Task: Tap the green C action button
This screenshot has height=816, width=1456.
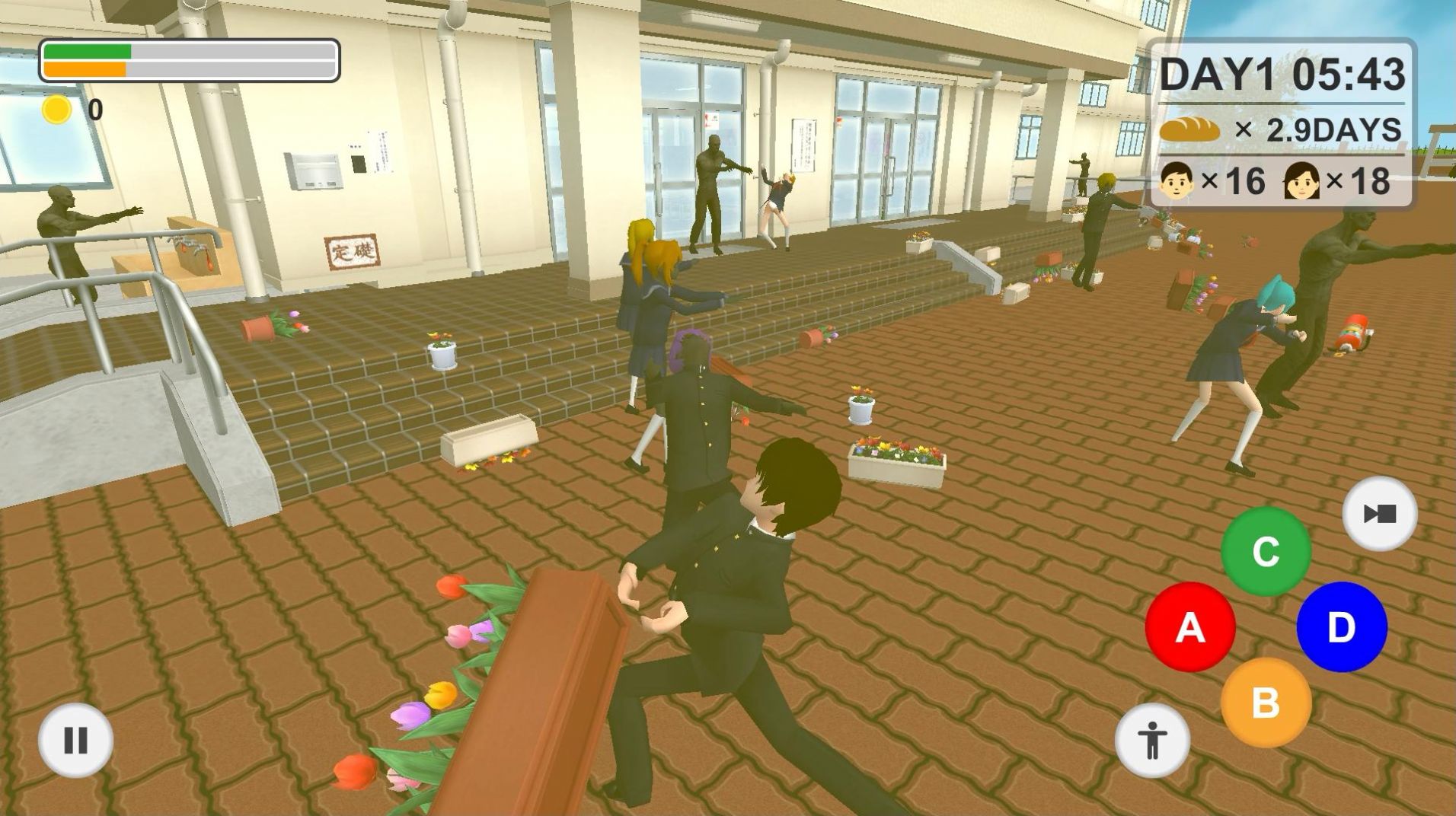Action: click(x=1266, y=551)
